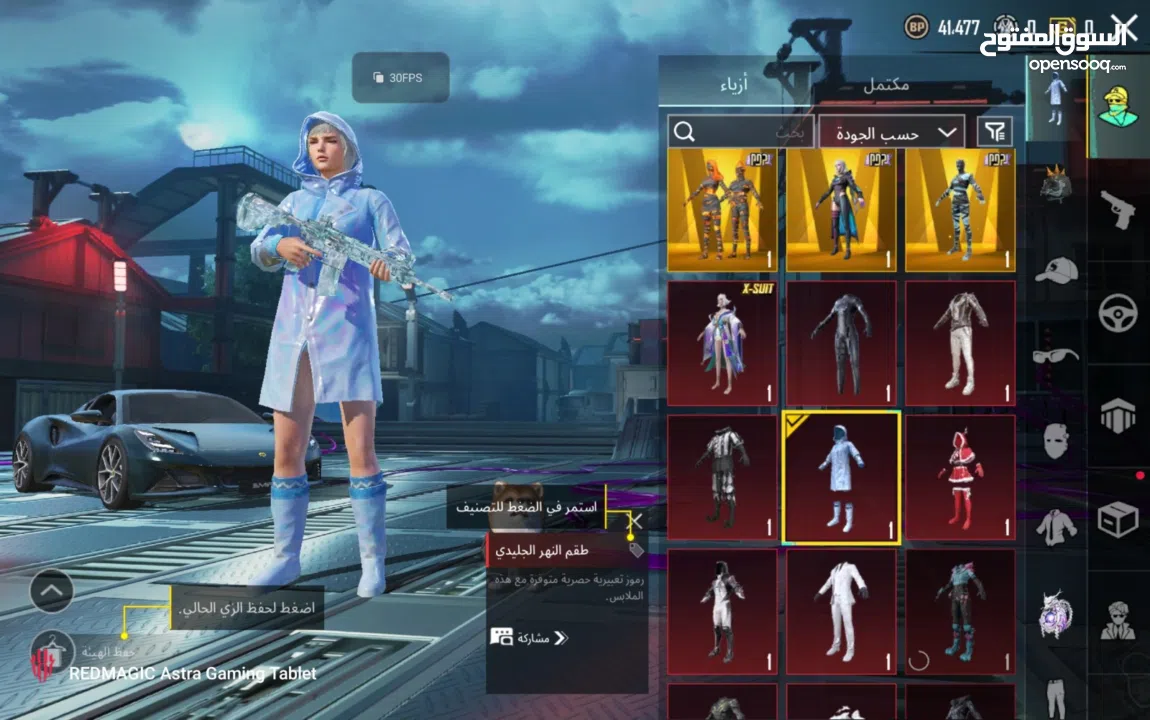Open the pistol weapons category
Viewport: 1150px width, 720px height.
1117,208
